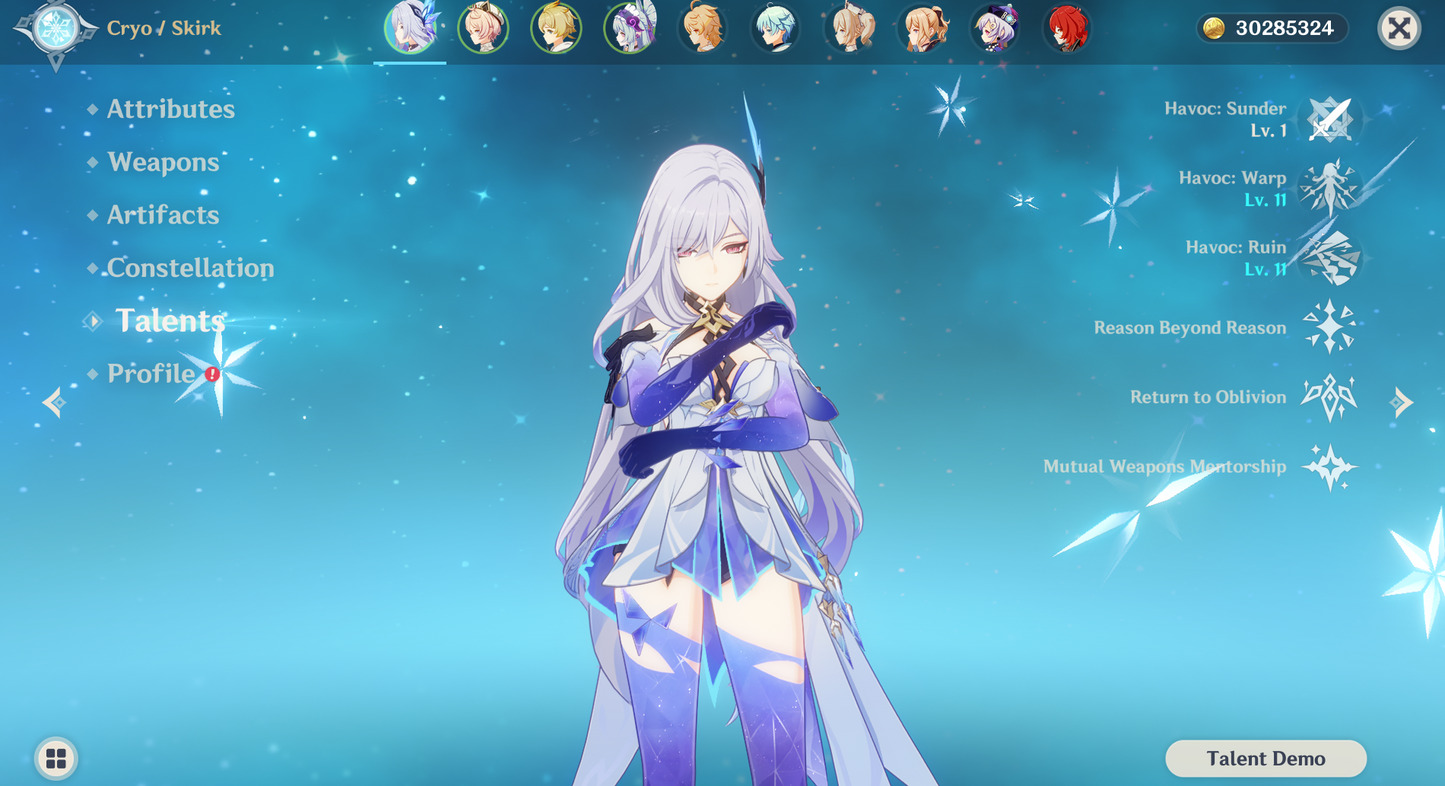
Task: Click the Mora balance counter
Action: [1270, 29]
